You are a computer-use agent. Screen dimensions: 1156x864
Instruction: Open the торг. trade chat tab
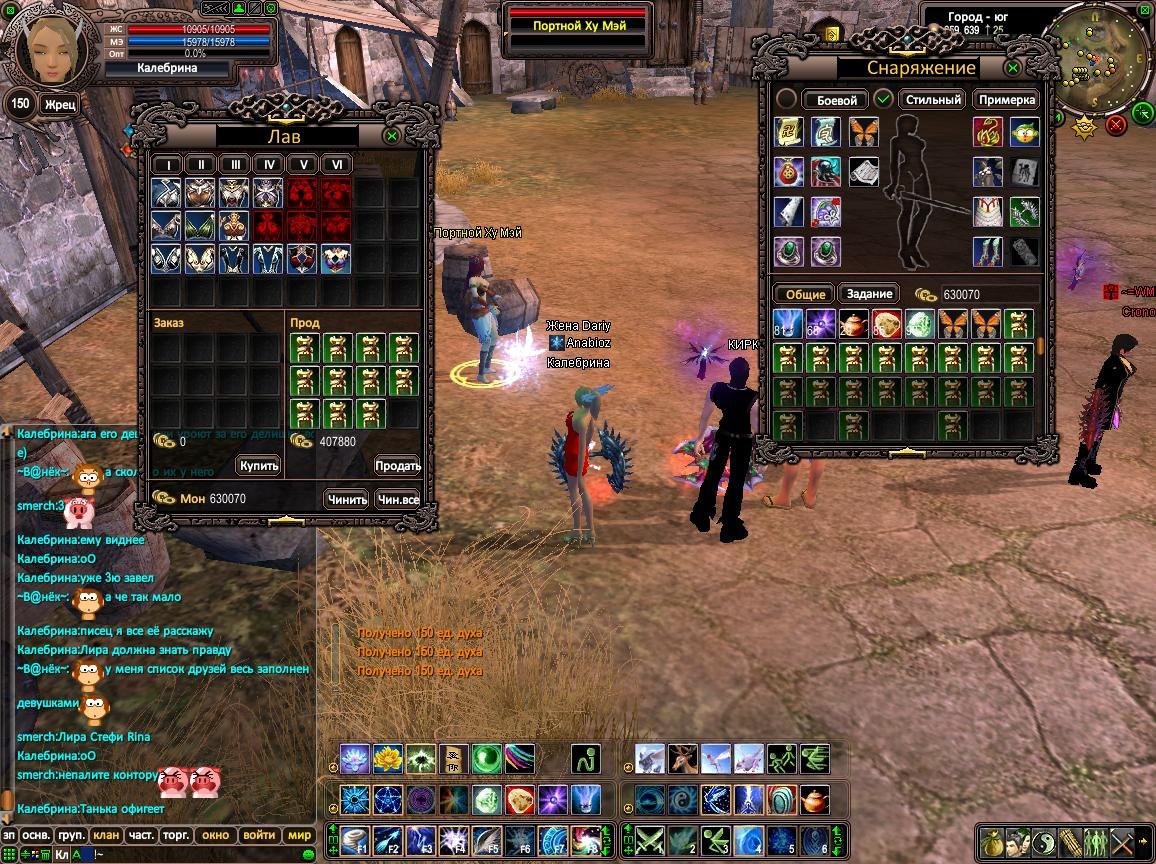[x=177, y=835]
